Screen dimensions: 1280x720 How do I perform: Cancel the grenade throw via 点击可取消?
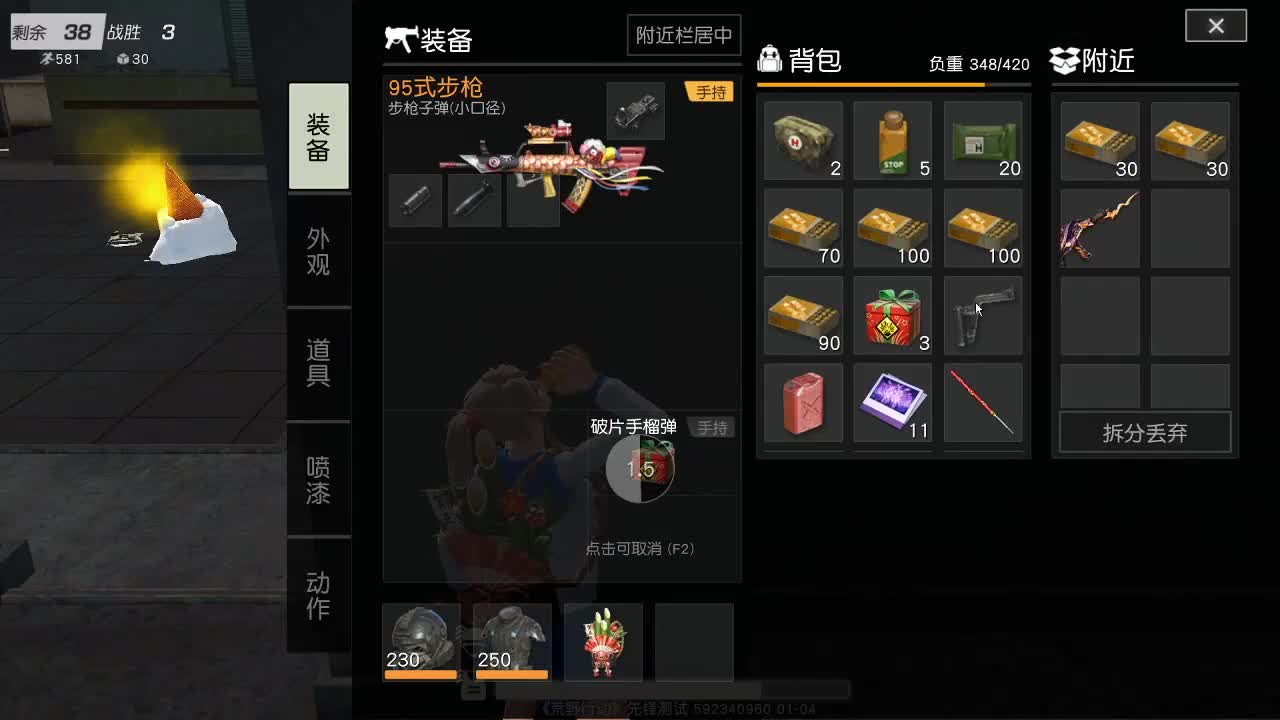click(640, 549)
